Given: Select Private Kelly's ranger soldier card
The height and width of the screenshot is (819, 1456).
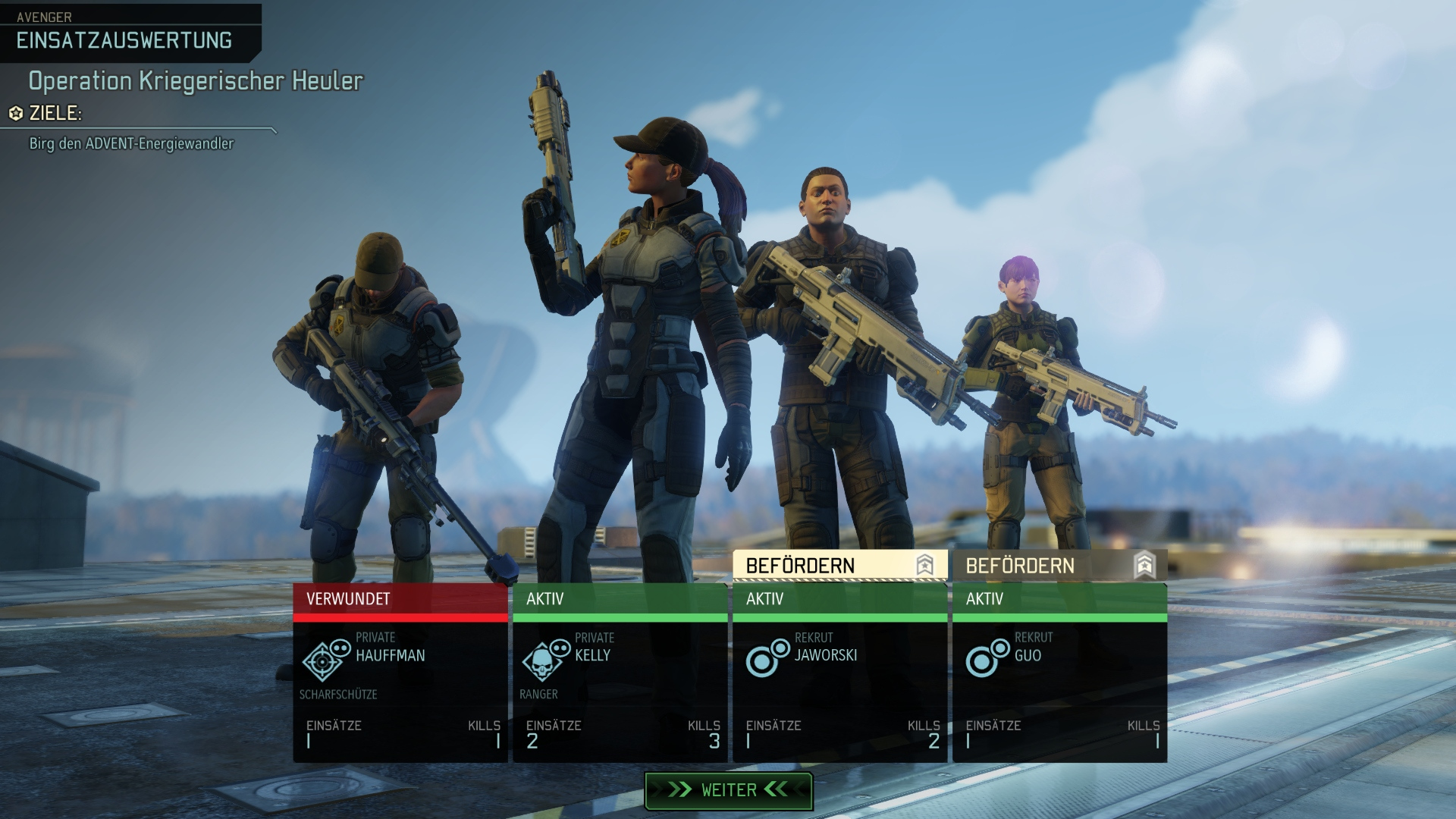Looking at the screenshot, I should tap(620, 675).
